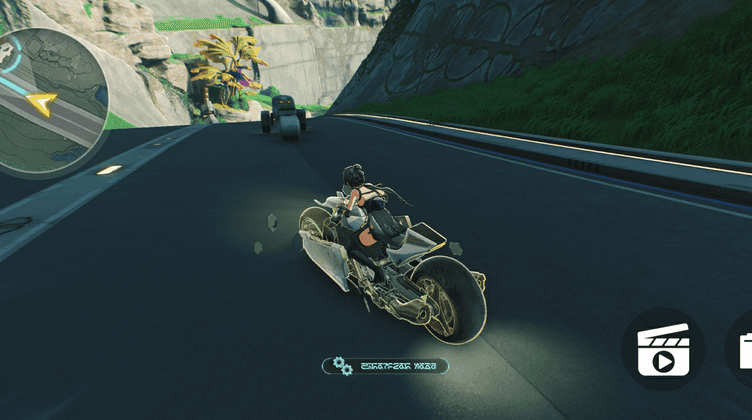Select the gear-marked mode label bar

point(385,366)
